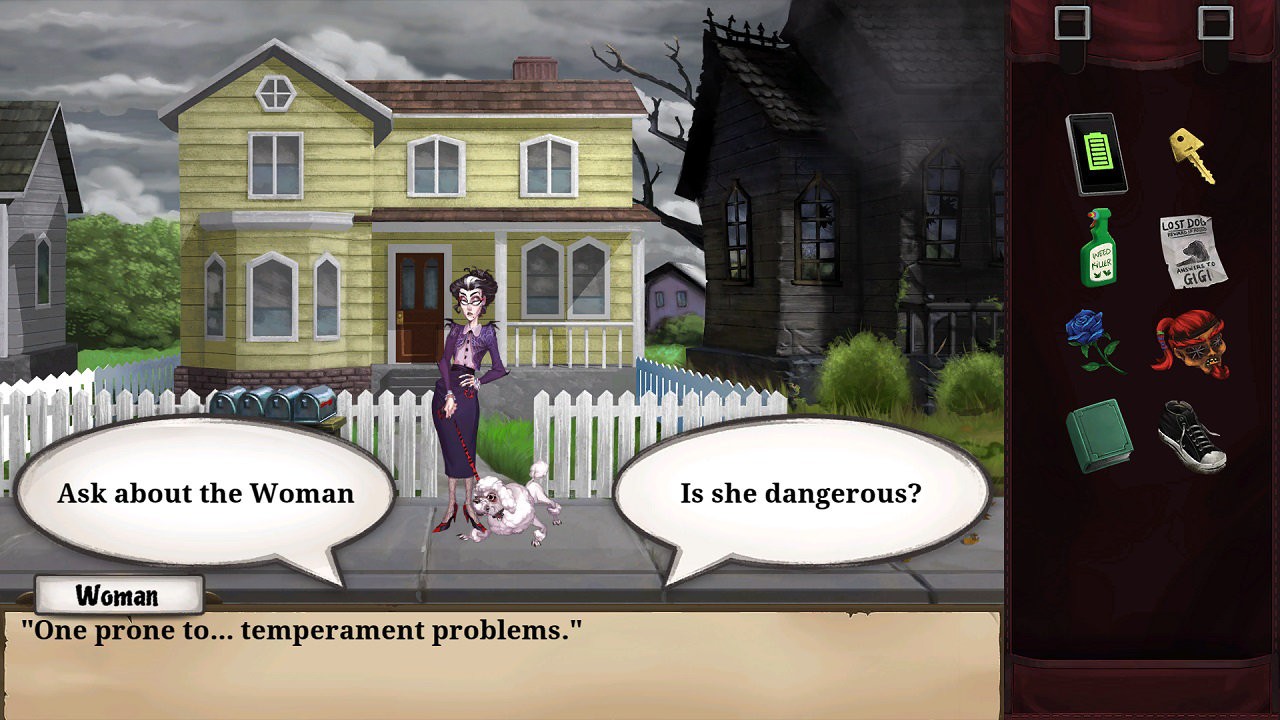Select the smartphone in the inventory
The width and height of the screenshot is (1280, 720).
point(1097,154)
